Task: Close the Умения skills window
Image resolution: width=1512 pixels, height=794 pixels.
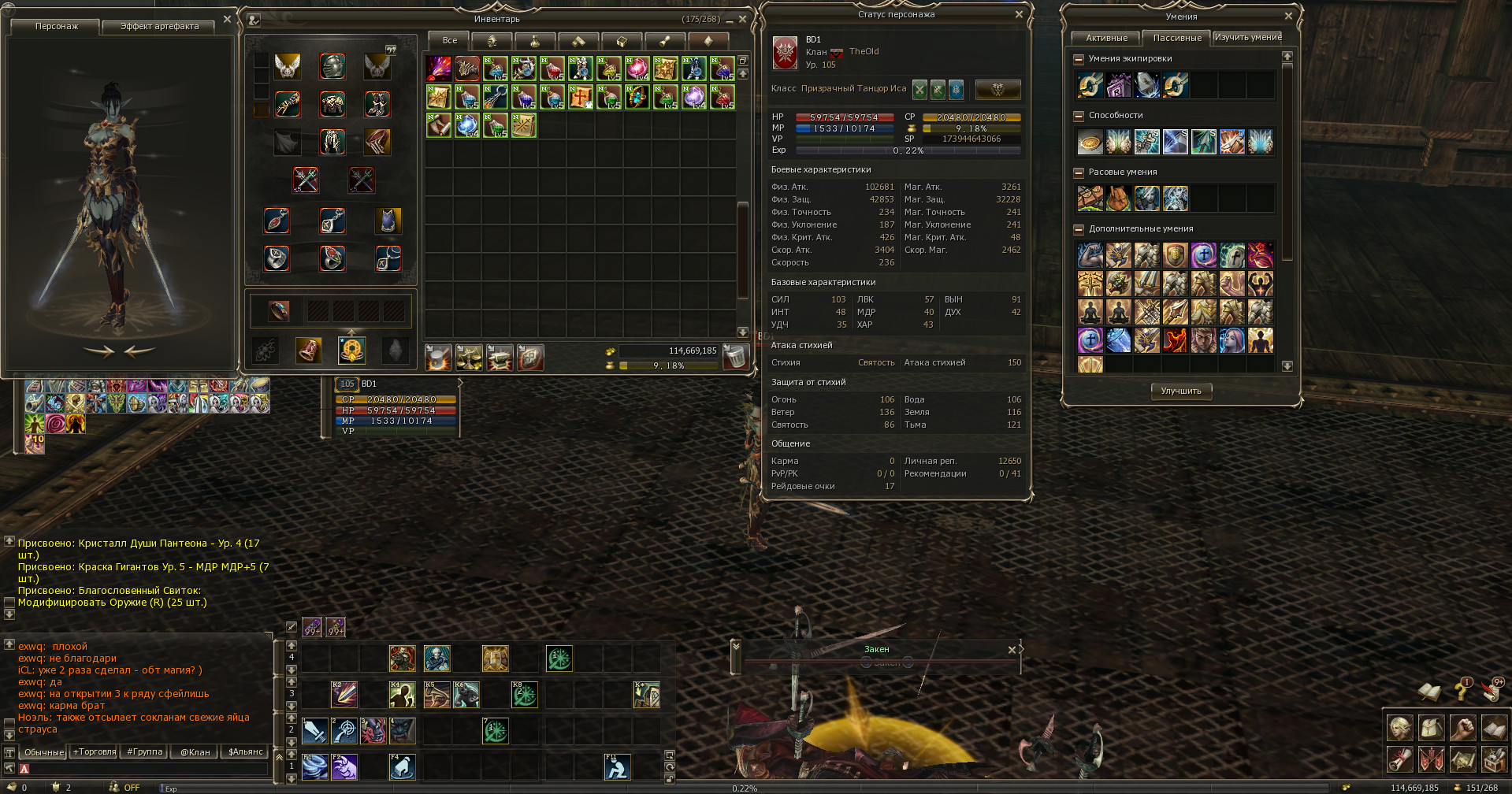Action: tap(1288, 16)
